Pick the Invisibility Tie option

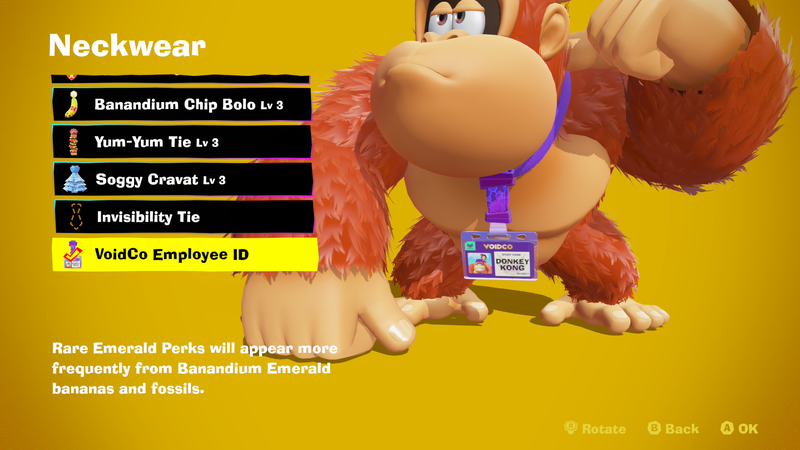(181, 217)
